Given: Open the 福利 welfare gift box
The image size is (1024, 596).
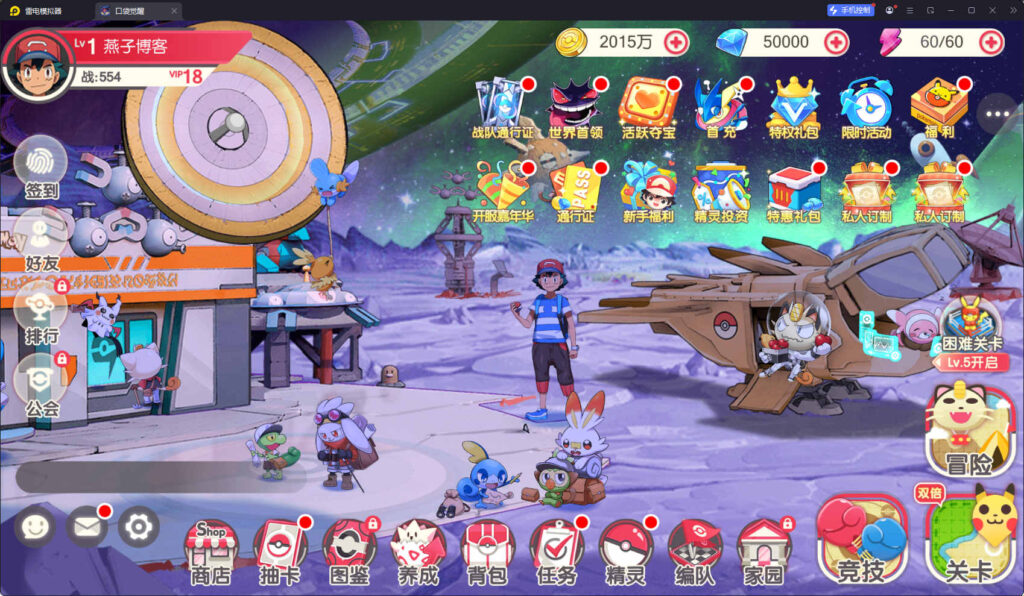Looking at the screenshot, I should coord(938,106).
